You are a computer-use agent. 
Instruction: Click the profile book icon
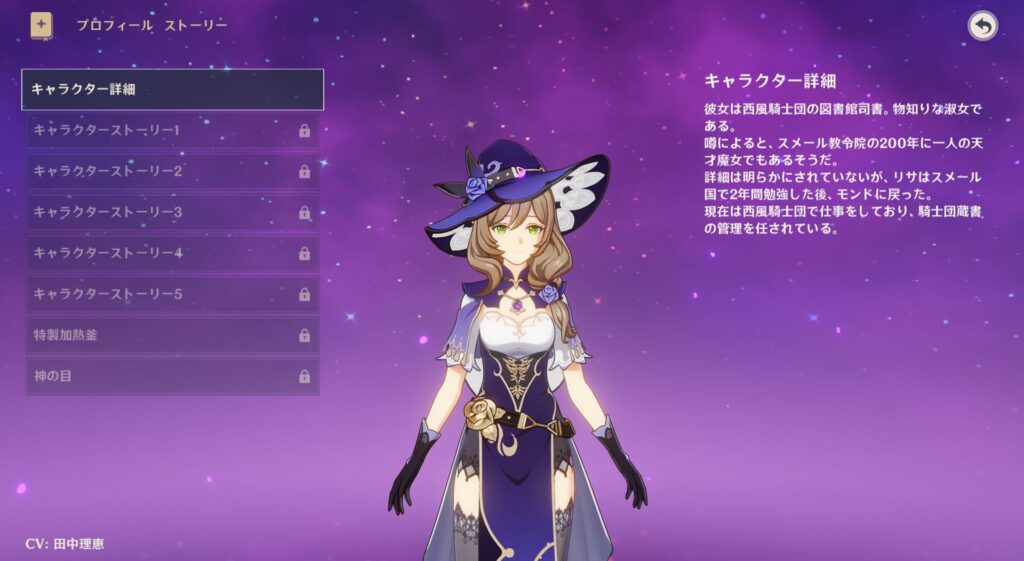42,24
